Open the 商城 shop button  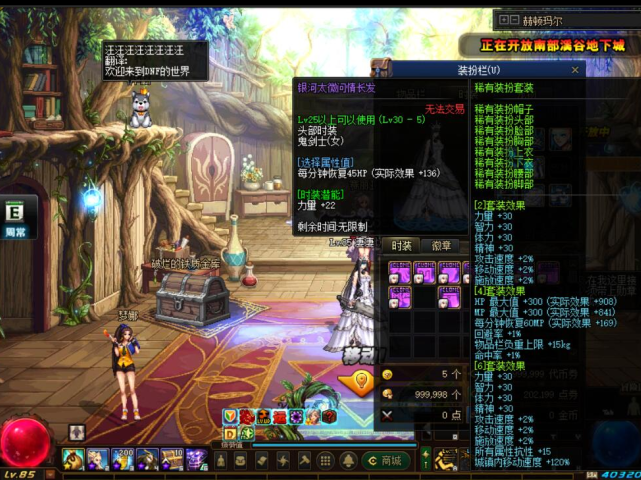pos(385,460)
